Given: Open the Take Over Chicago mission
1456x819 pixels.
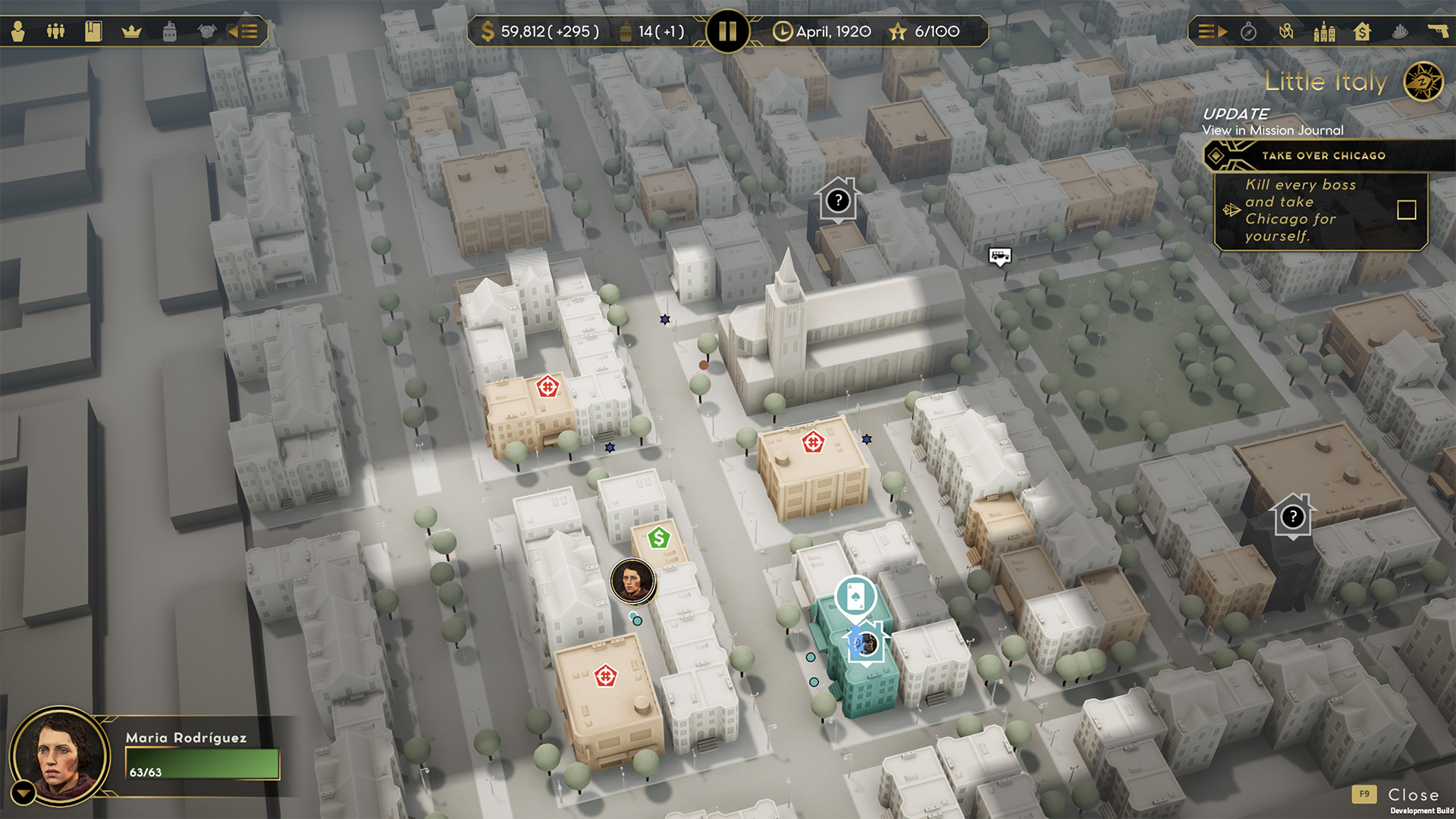Looking at the screenshot, I should 1323,155.
